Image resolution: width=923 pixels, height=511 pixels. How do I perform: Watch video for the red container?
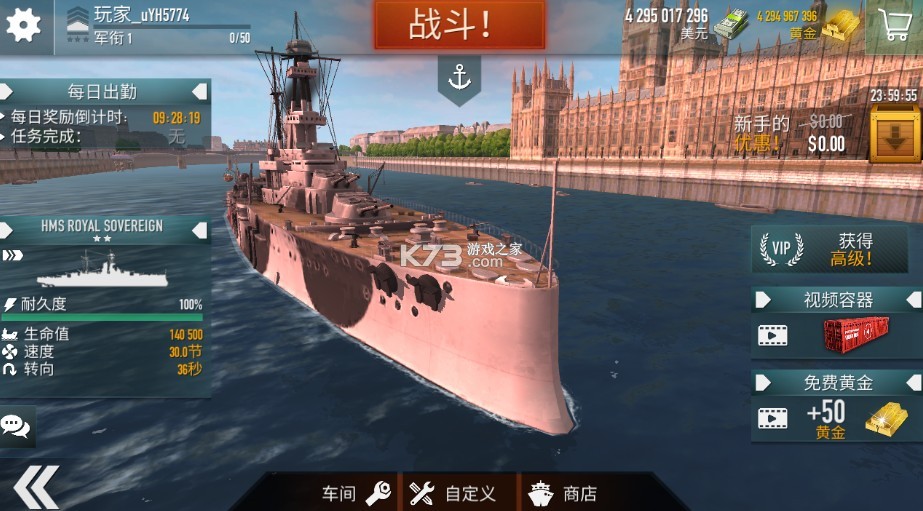pos(836,335)
